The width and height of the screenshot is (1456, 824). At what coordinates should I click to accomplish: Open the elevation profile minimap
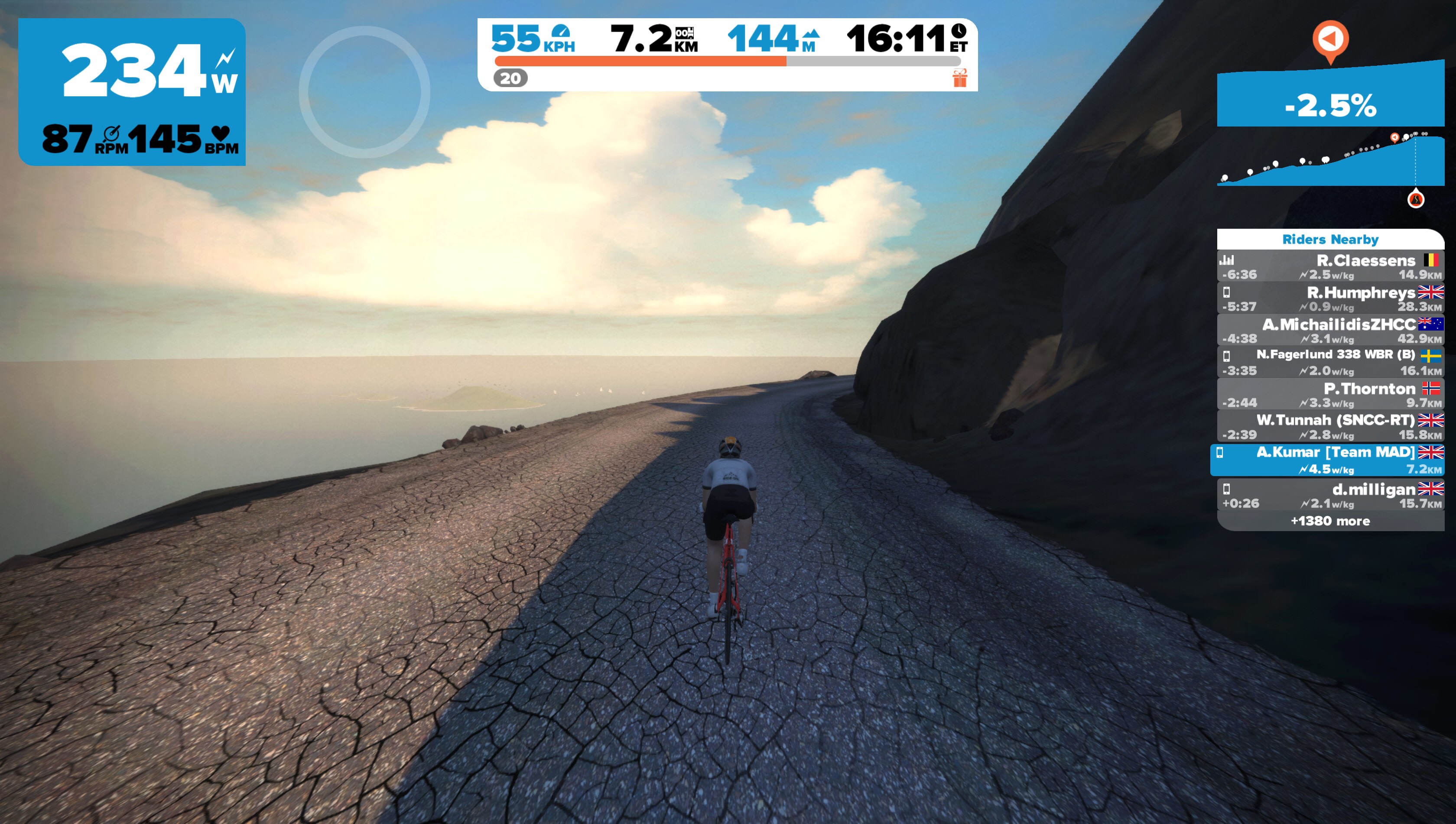click(x=1330, y=161)
